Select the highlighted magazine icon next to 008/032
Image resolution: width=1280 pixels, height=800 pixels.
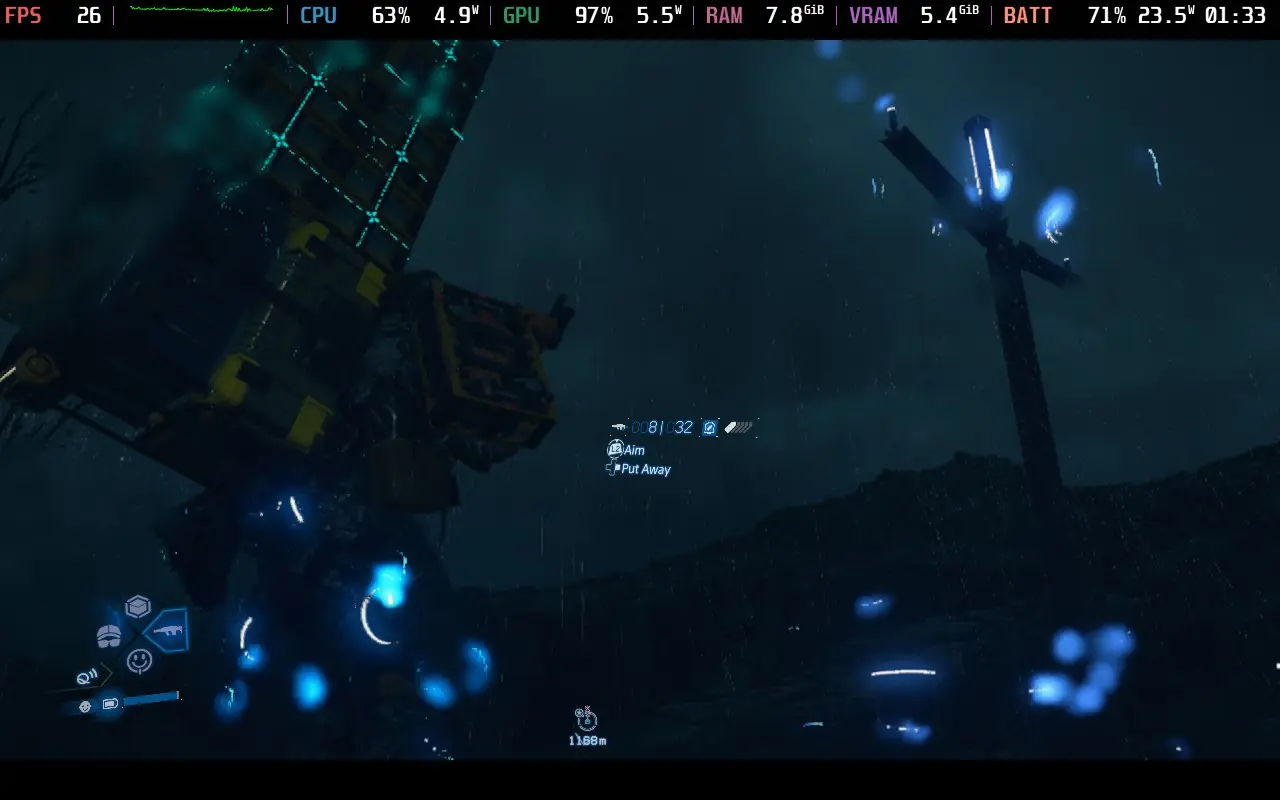(x=709, y=427)
